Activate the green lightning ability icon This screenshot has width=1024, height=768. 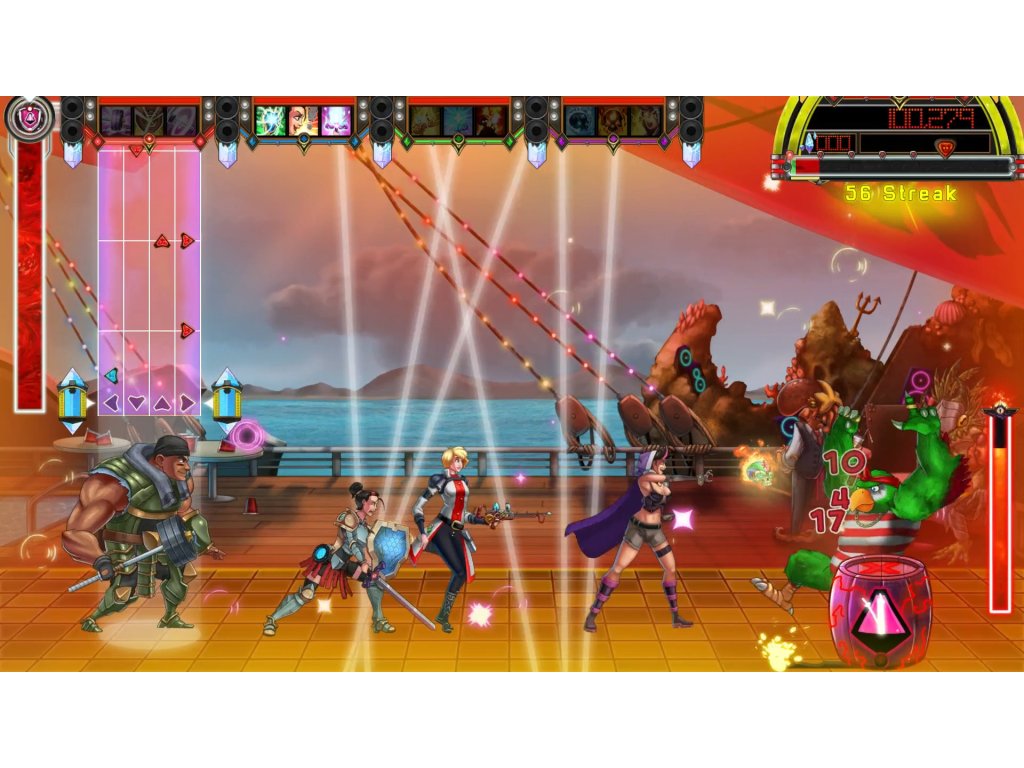point(270,121)
